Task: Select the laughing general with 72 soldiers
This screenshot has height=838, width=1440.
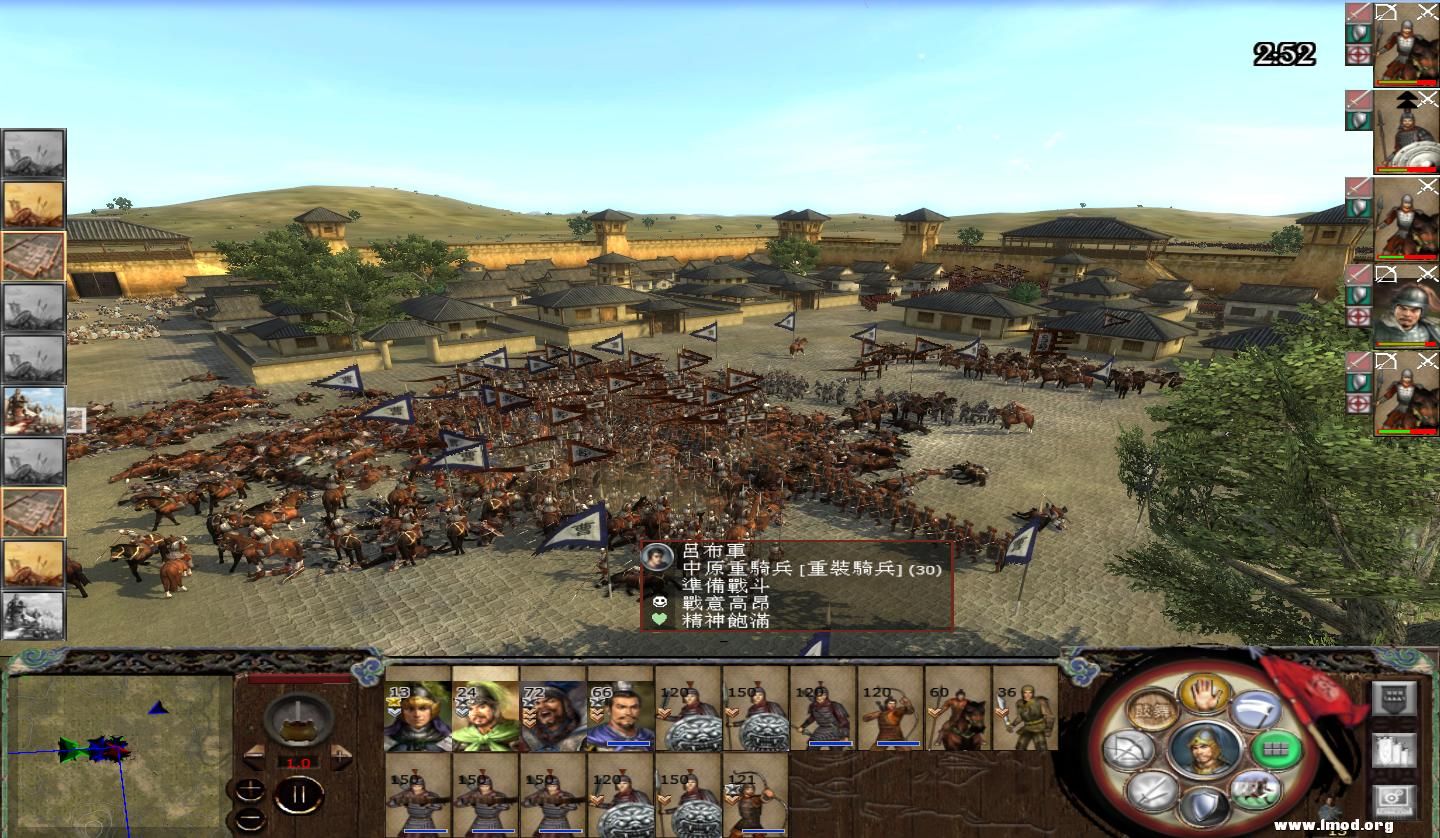Action: click(552, 714)
